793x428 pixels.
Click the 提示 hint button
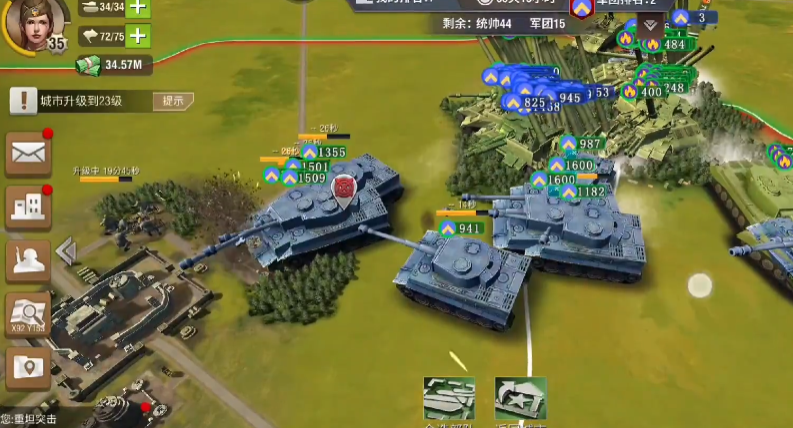click(x=172, y=100)
